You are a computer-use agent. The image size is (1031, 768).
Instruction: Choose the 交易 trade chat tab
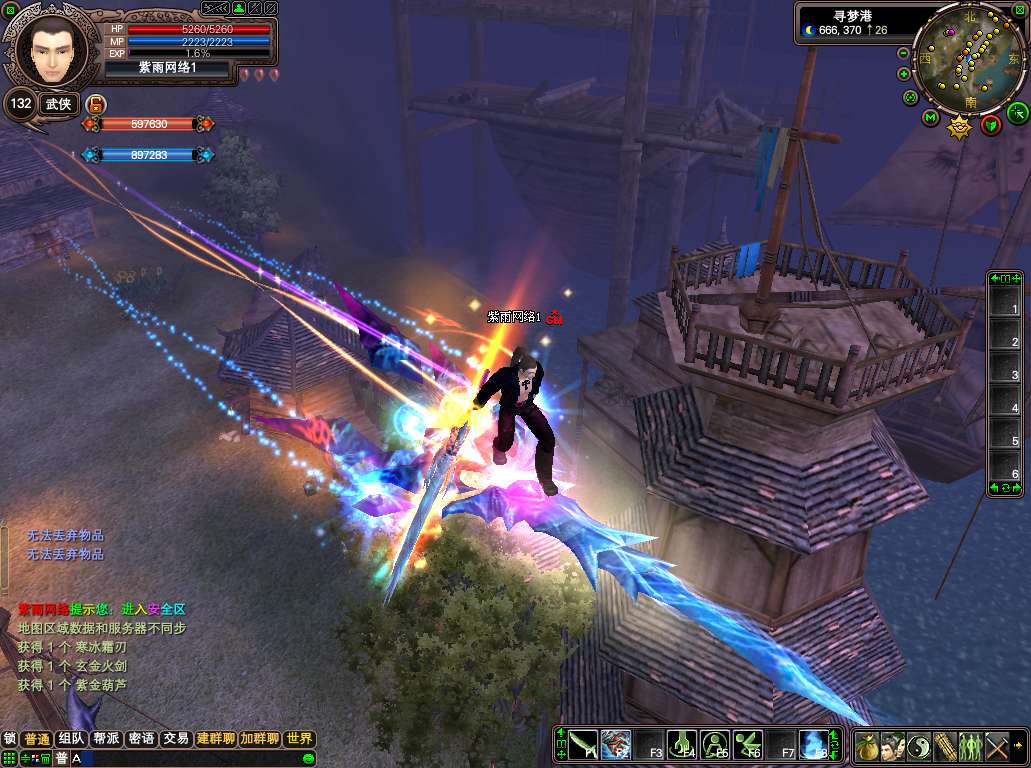(176, 739)
